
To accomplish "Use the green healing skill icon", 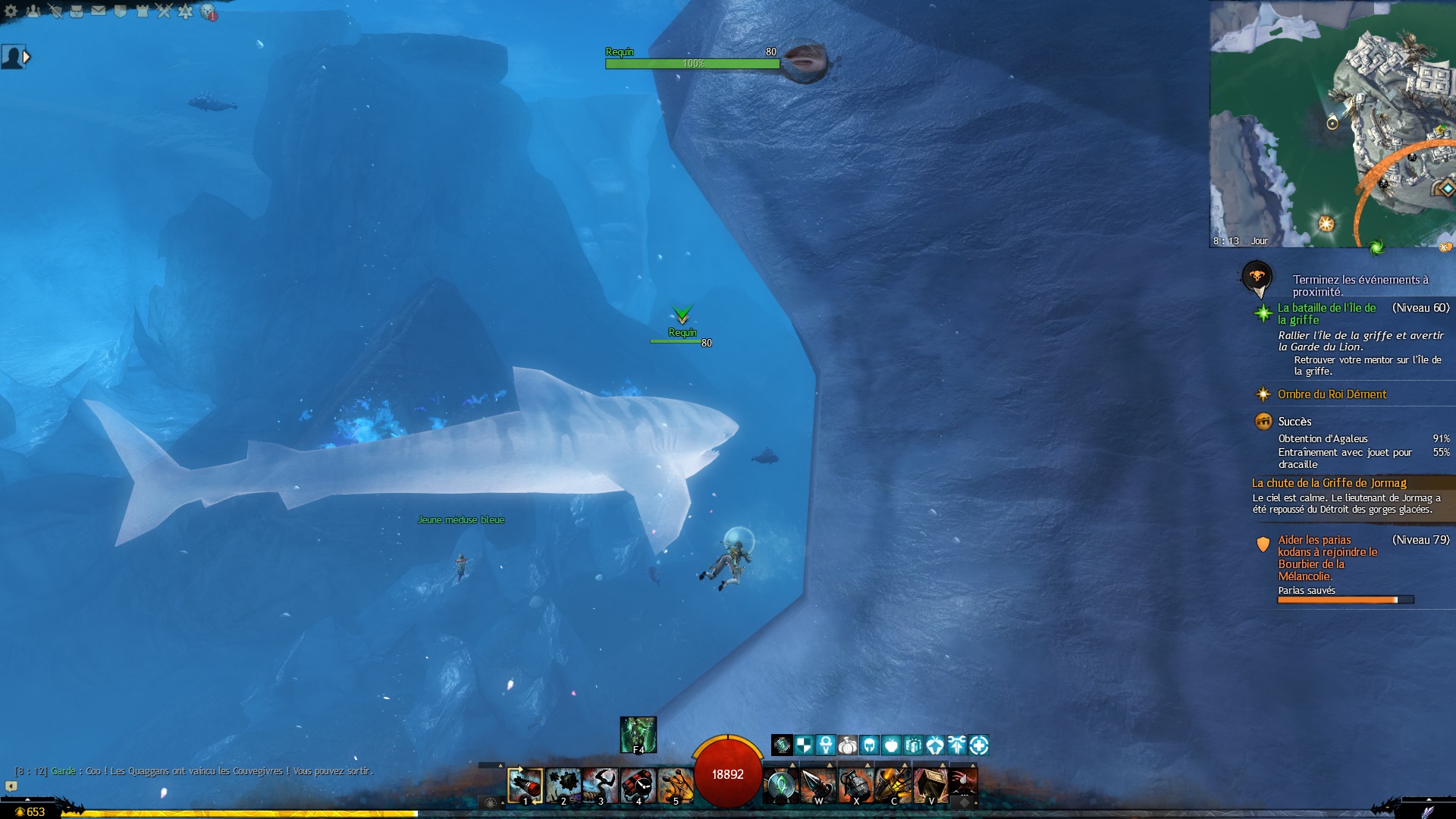I will 780,785.
